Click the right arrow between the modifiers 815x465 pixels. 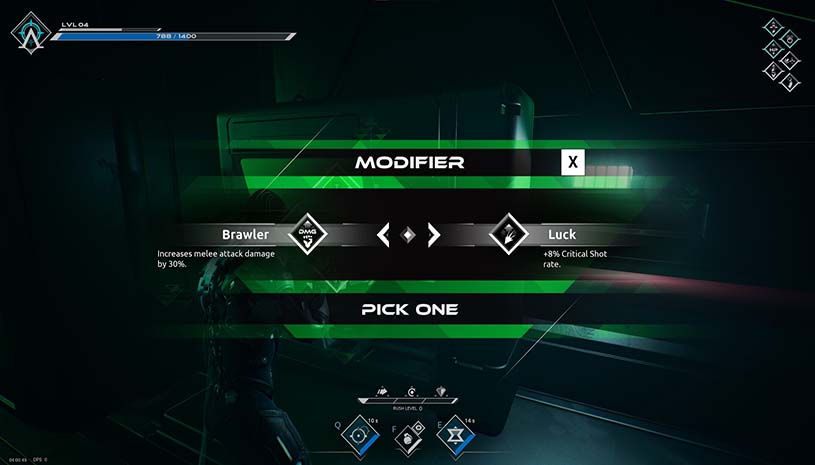433,235
